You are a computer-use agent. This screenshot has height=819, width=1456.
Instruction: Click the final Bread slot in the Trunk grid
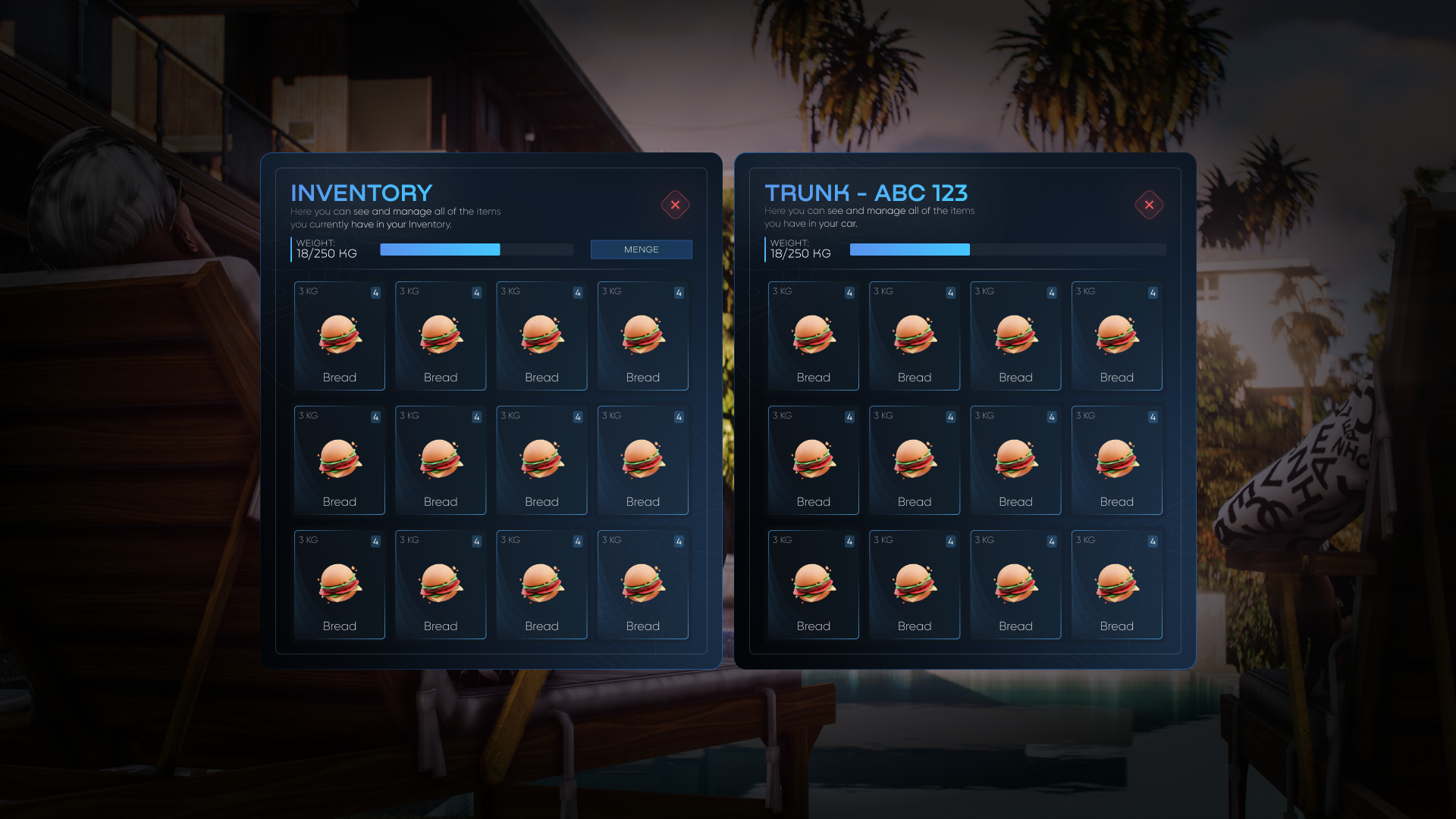click(x=1116, y=584)
